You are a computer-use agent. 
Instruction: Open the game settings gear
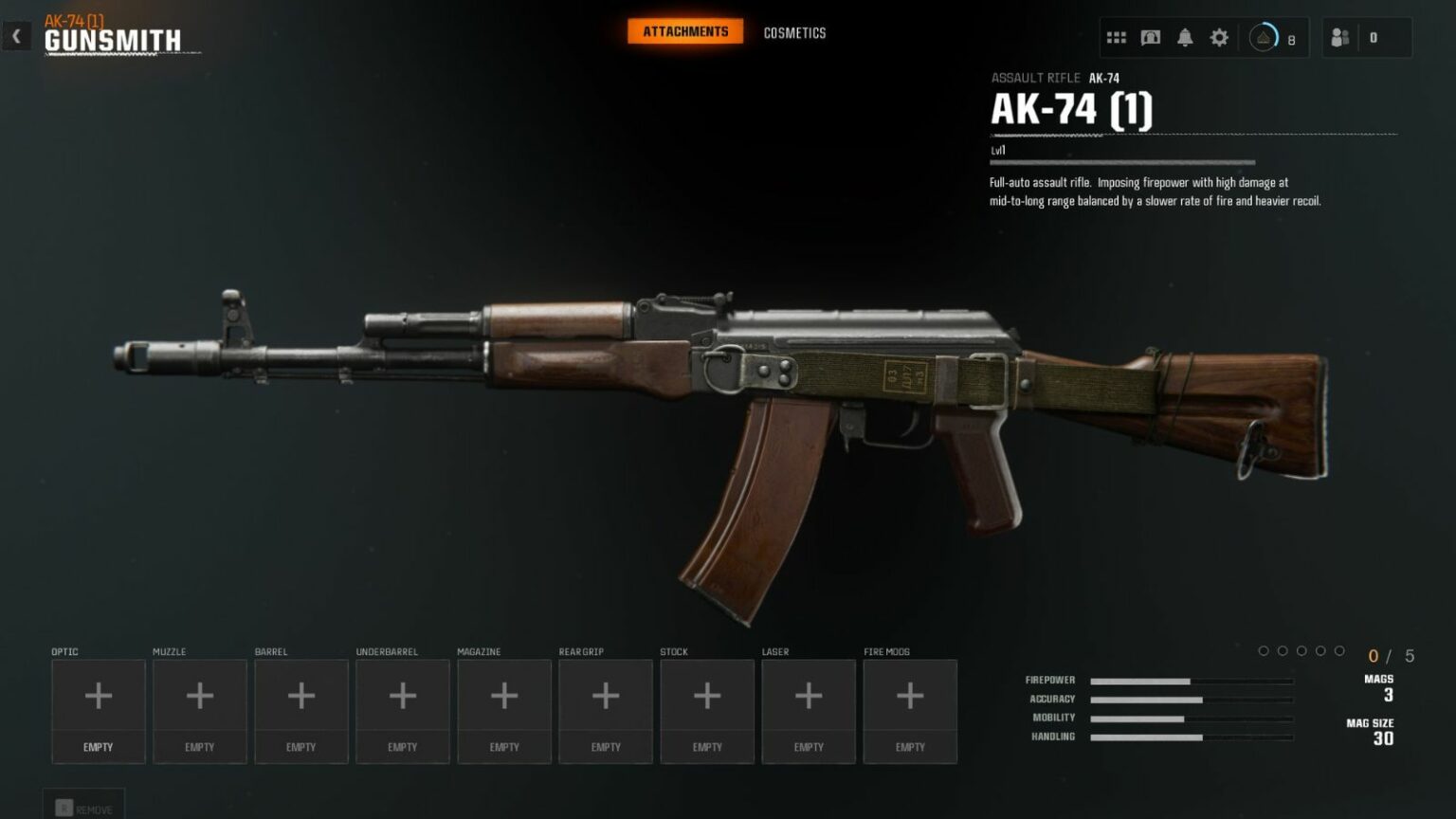click(1219, 37)
